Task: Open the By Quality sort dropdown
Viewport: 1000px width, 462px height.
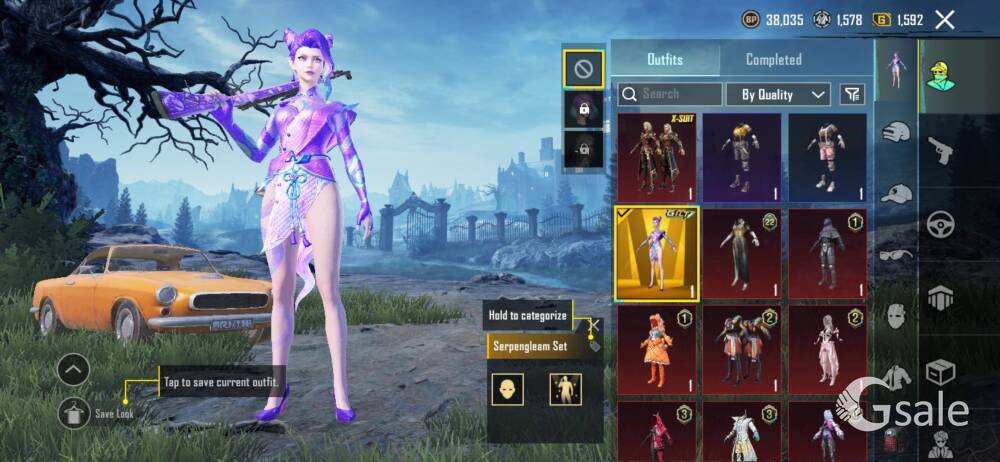Action: pyautogui.click(x=784, y=95)
